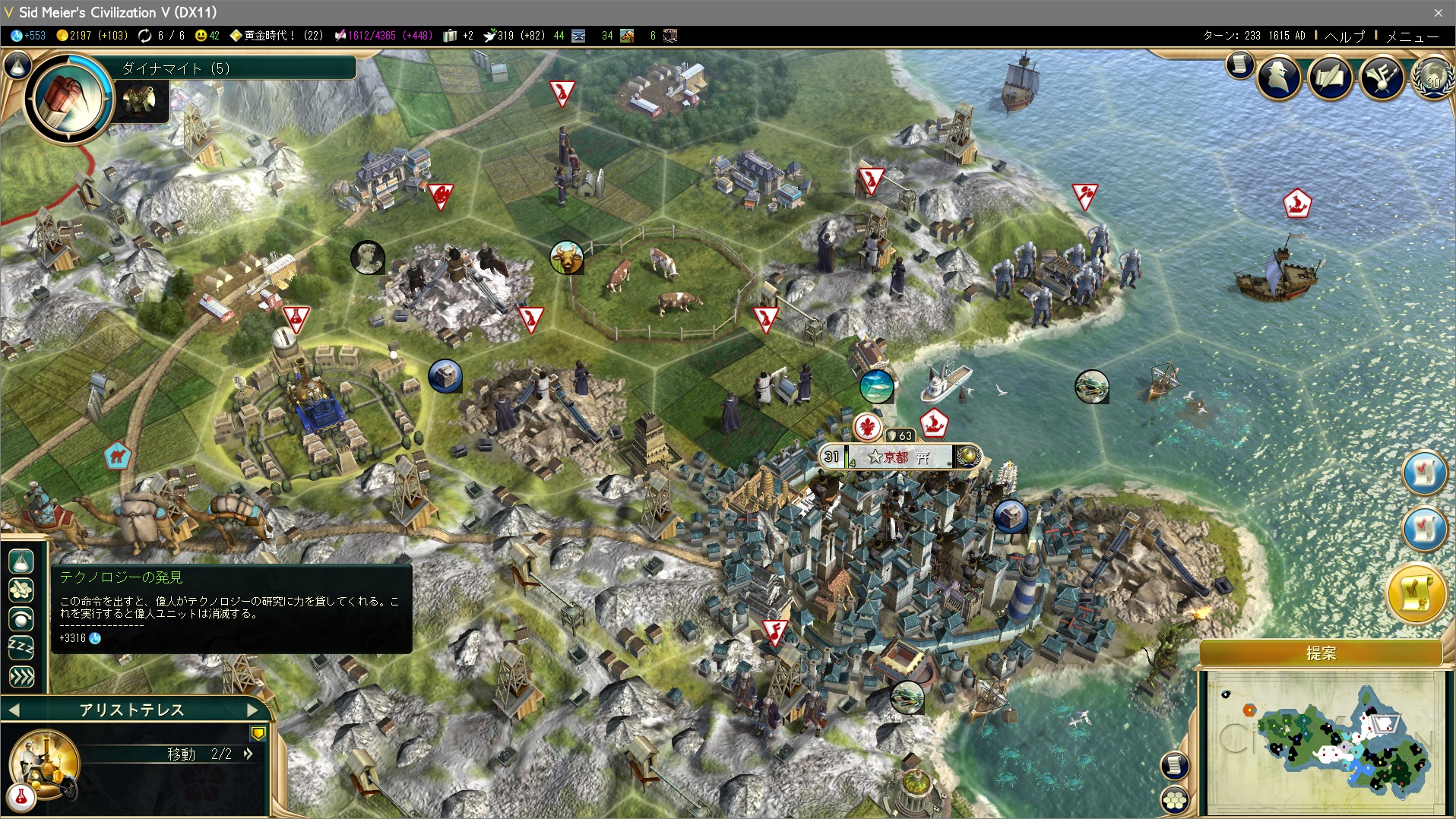Skip the unit's turn with arrows icon
Screen dimensions: 1456x819
pos(21,676)
